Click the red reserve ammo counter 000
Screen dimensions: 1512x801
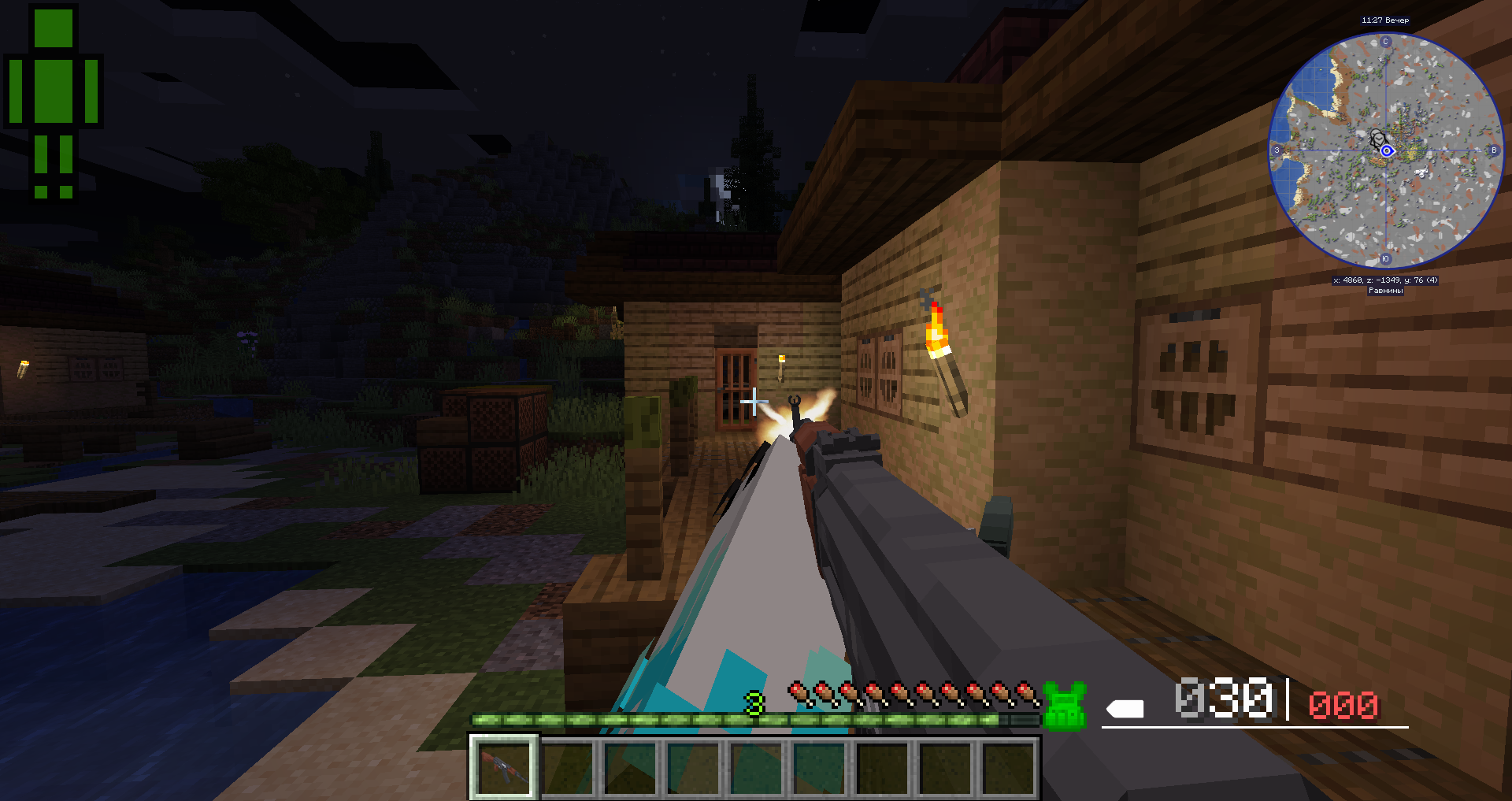[1343, 706]
